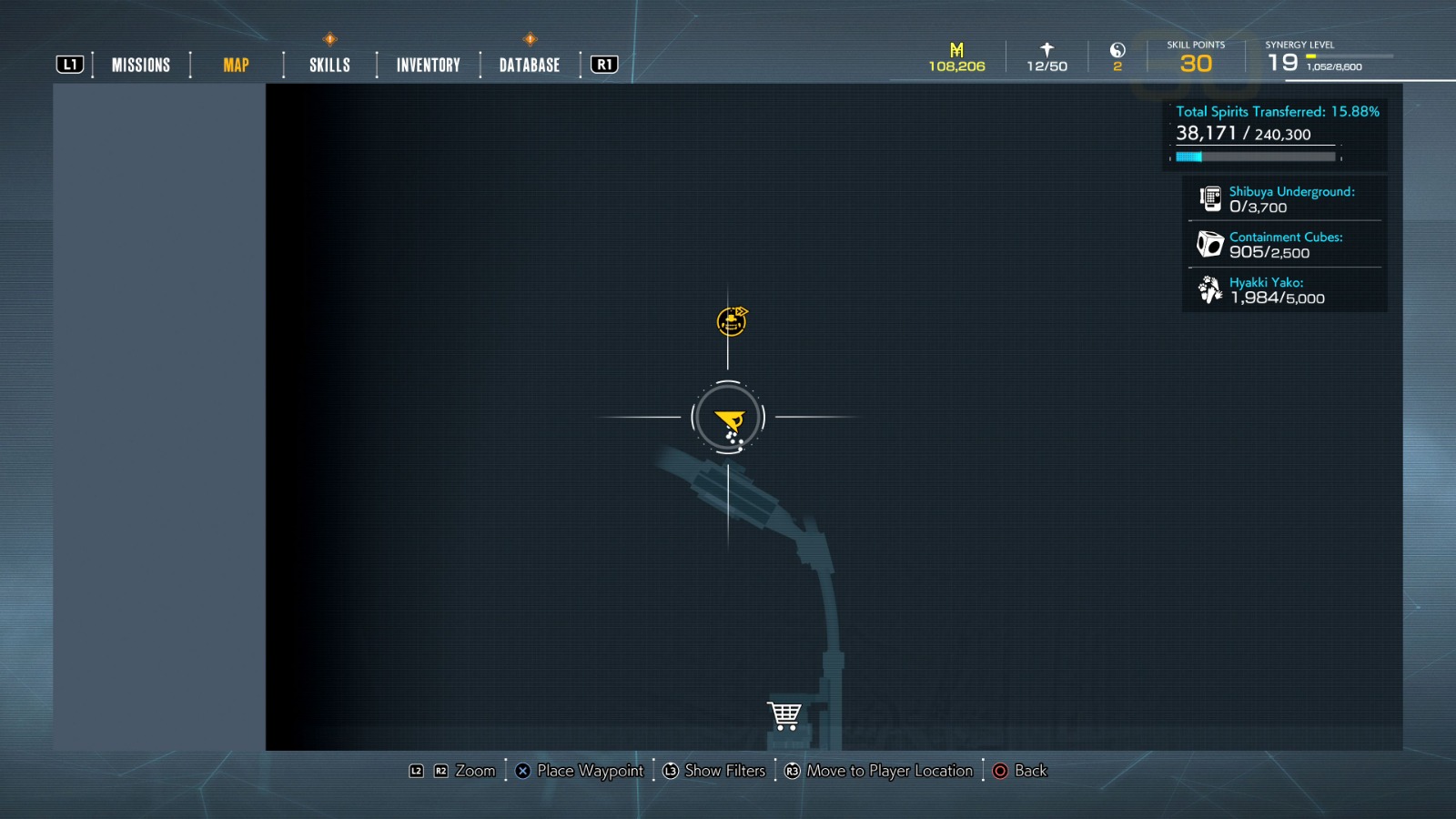1456x819 pixels.
Task: Click the Back button
Action: click(1021, 771)
